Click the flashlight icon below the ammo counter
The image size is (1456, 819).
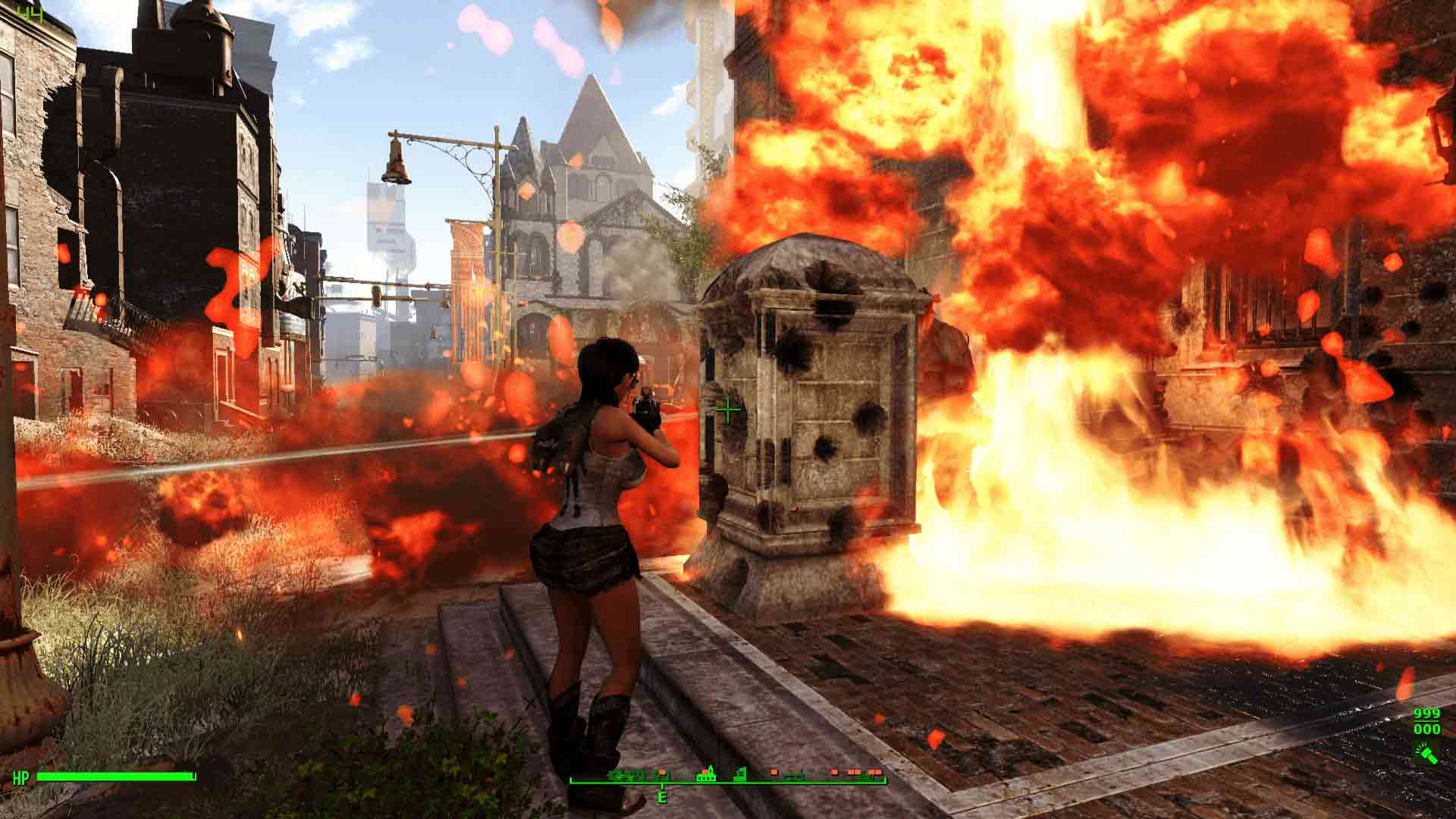click(x=1426, y=753)
